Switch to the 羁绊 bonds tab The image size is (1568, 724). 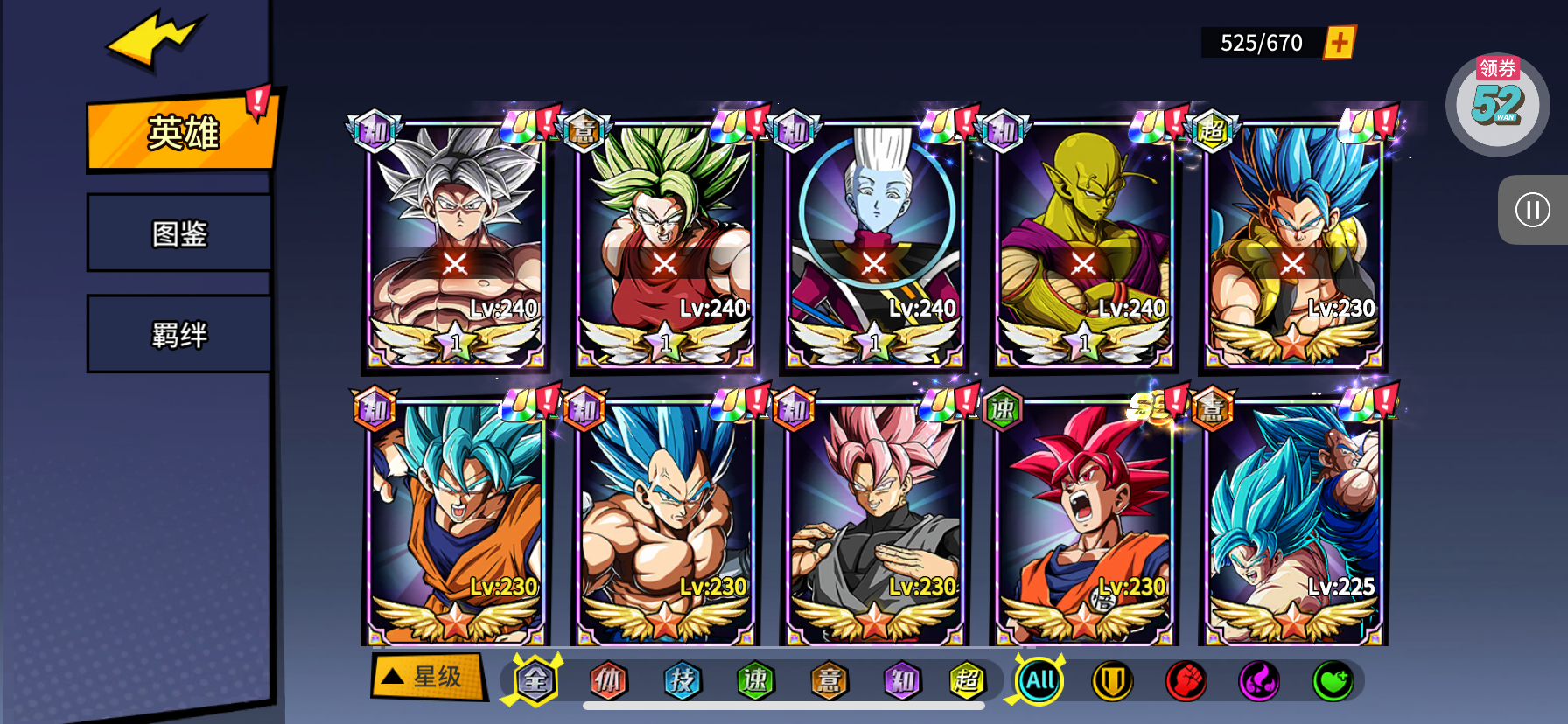coord(179,334)
